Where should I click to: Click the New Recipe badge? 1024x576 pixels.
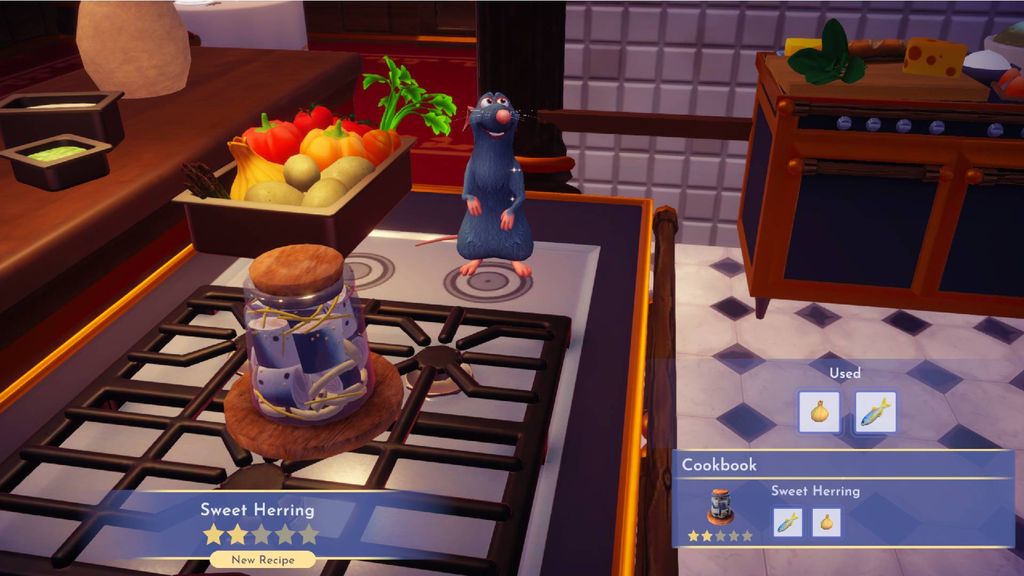tap(262, 560)
